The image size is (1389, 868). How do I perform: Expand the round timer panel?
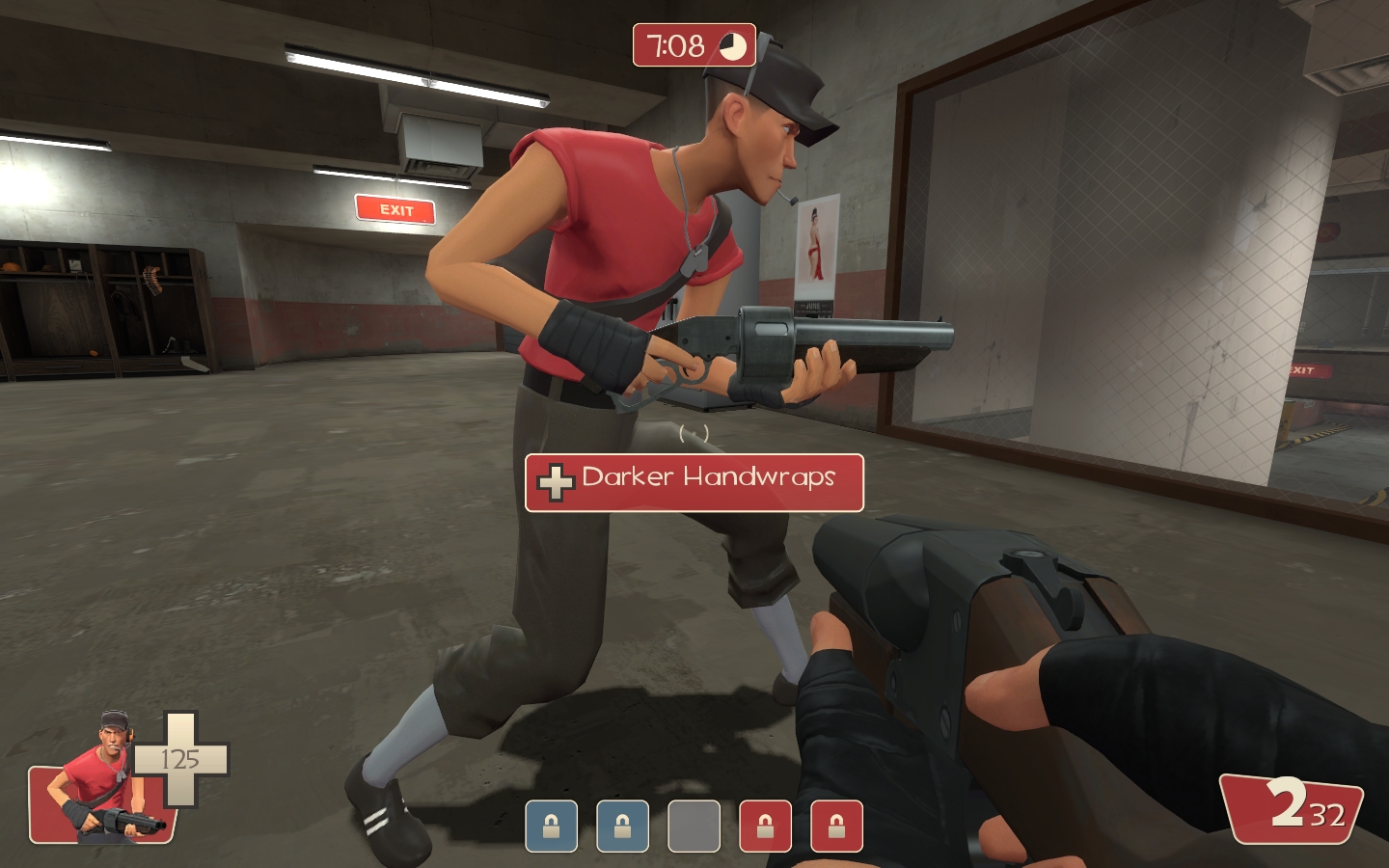[694, 45]
